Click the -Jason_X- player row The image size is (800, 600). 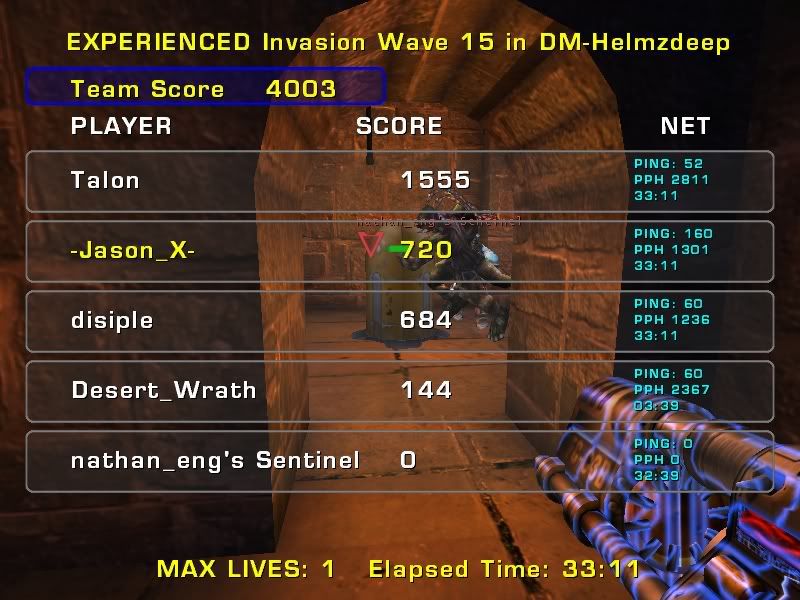tap(400, 251)
